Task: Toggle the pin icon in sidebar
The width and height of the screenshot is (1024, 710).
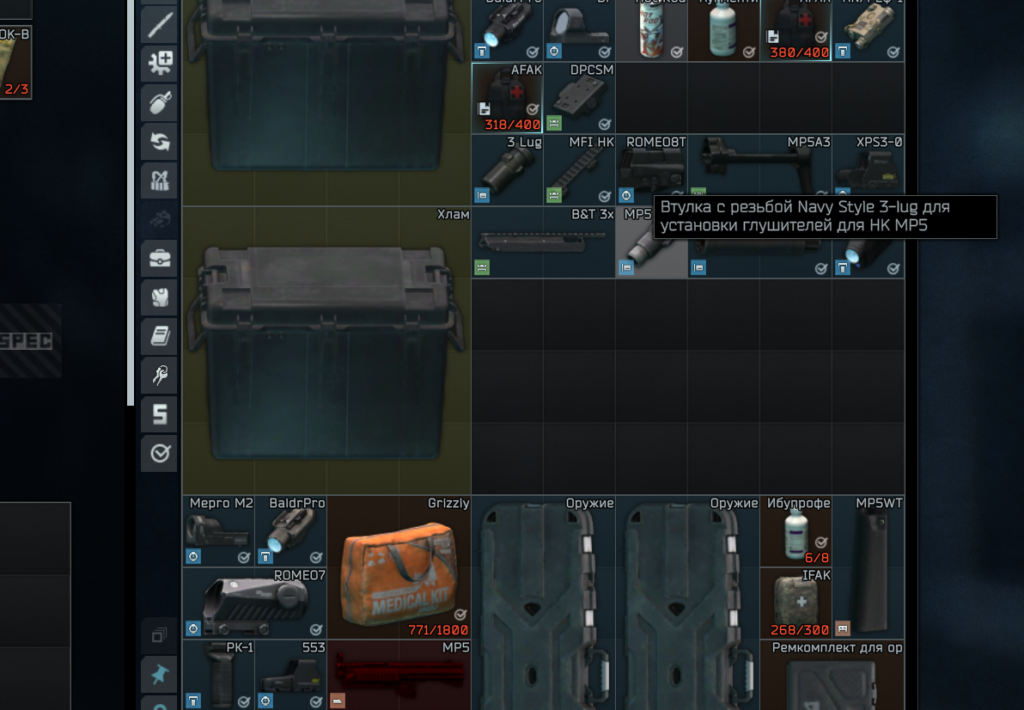Action: point(160,673)
